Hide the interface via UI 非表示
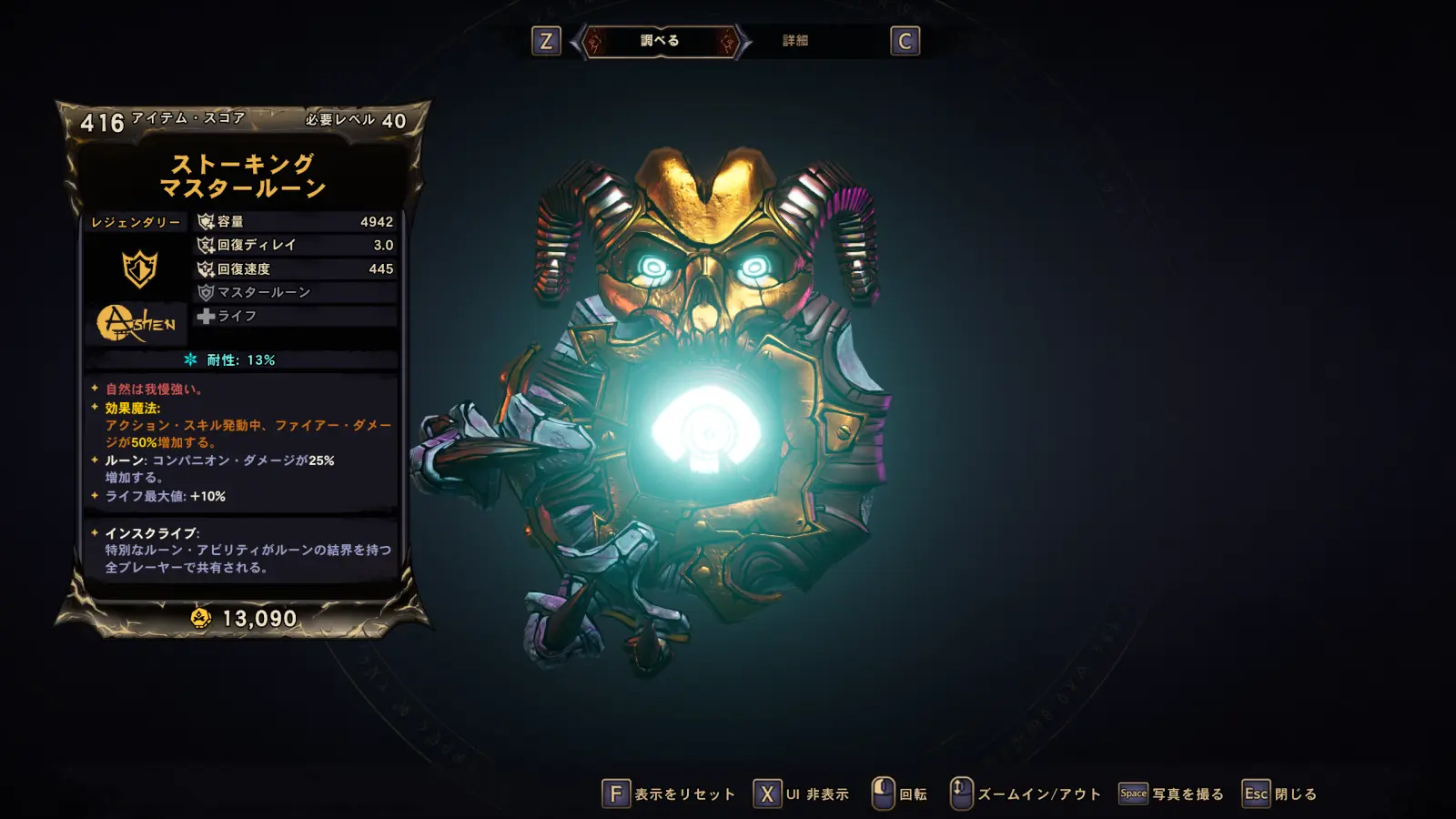Image resolution: width=1456 pixels, height=819 pixels. 801,794
